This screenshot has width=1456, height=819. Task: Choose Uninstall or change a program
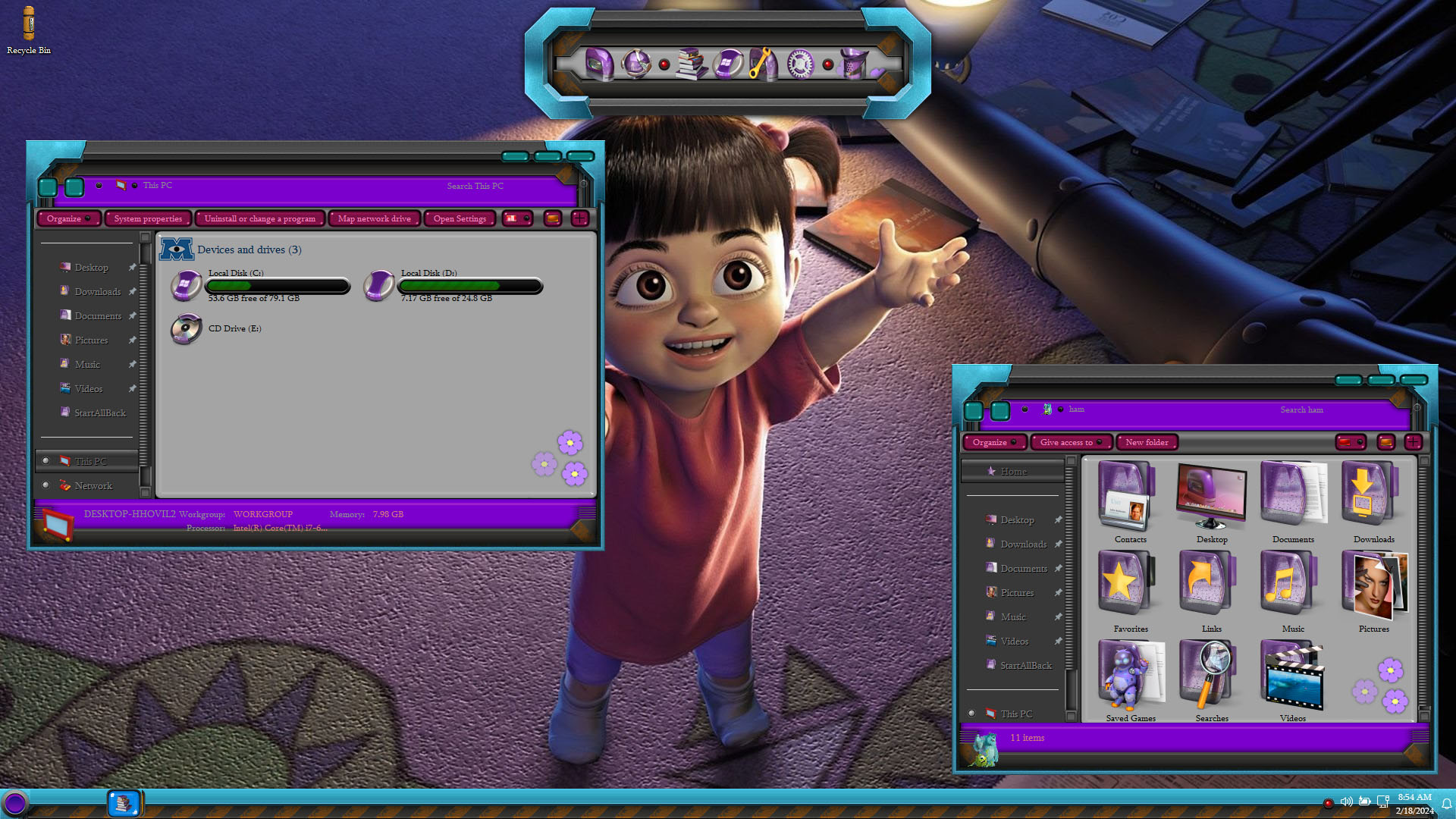pos(259,219)
